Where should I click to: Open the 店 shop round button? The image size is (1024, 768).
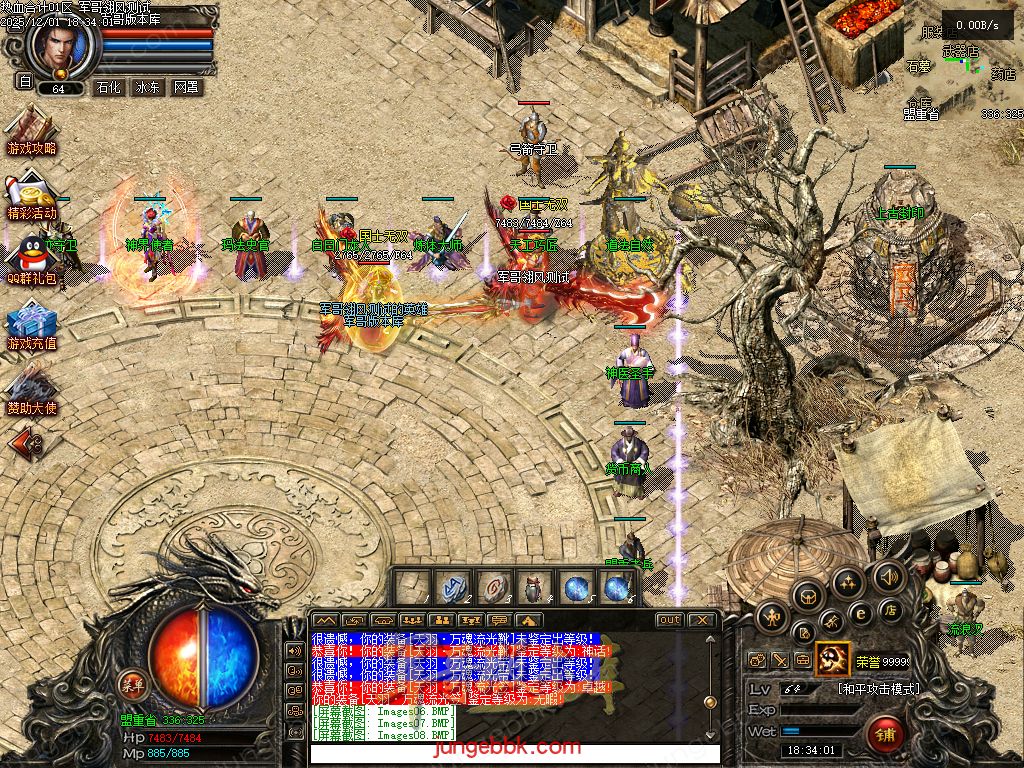coord(889,610)
